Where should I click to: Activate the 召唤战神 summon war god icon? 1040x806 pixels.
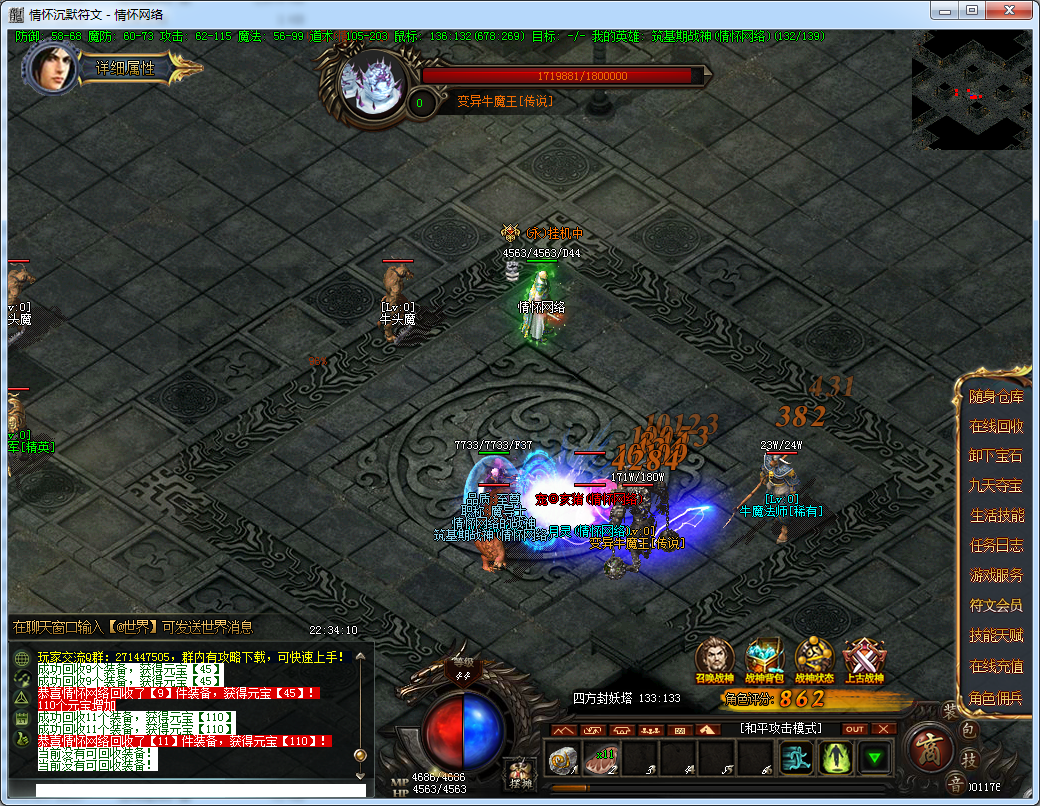(714, 658)
